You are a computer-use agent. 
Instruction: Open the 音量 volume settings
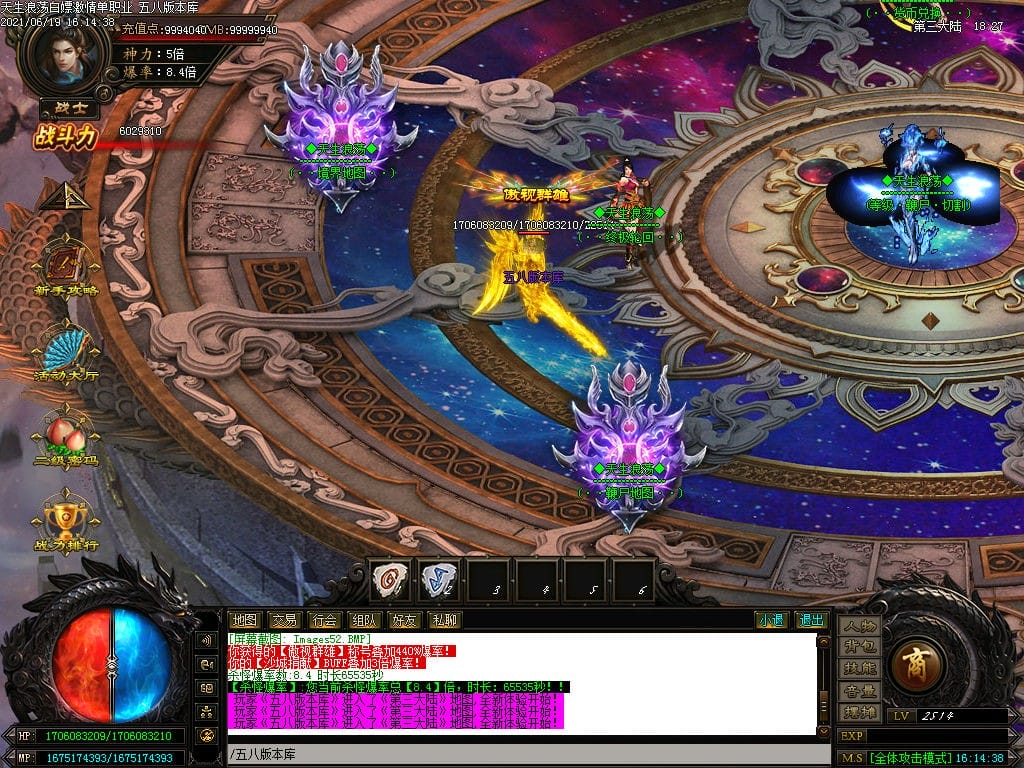click(859, 690)
